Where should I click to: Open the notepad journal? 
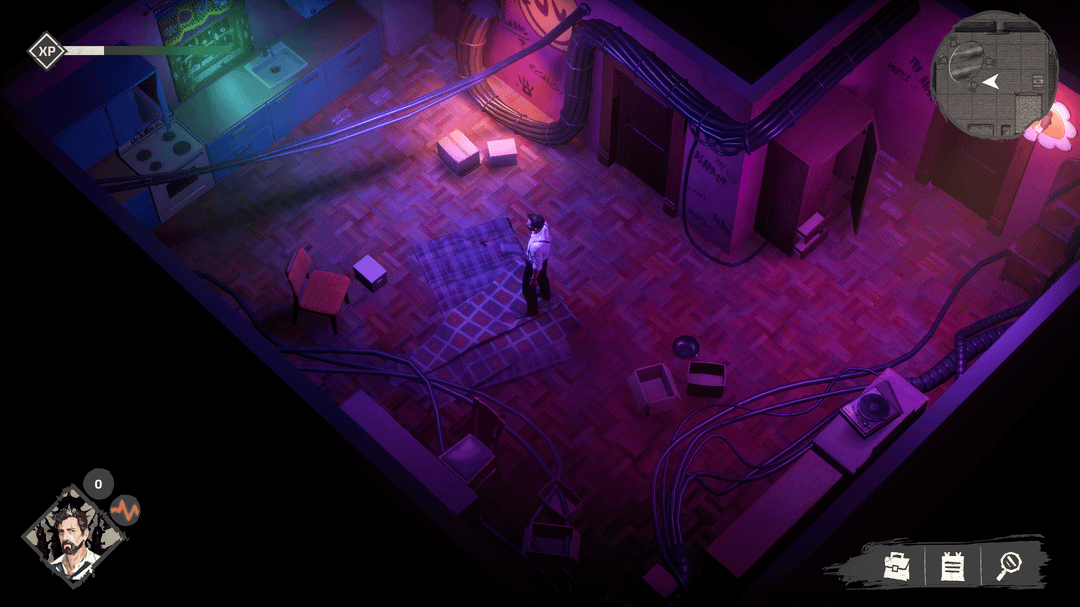pyautogui.click(x=952, y=567)
